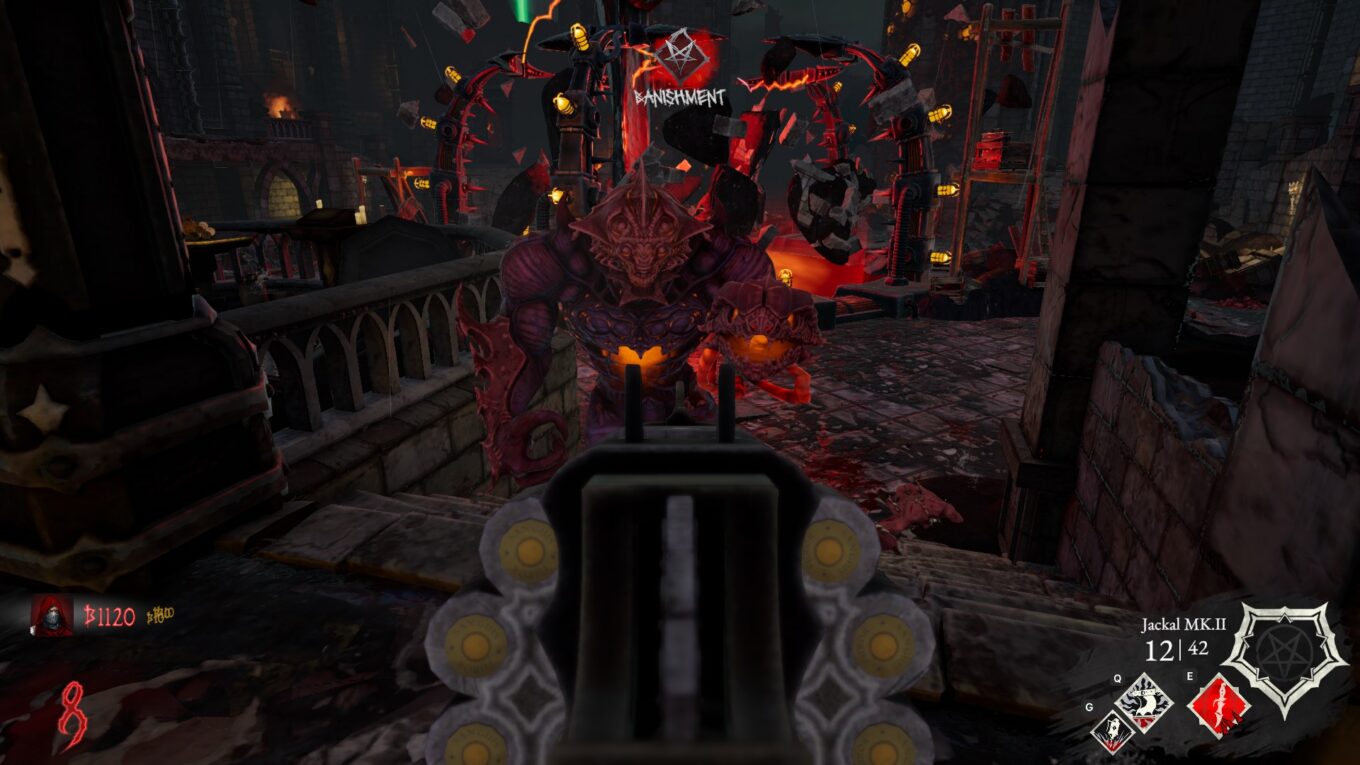The height and width of the screenshot is (765, 1360).
Task: Click the 60/60 health readout
Action: [160, 615]
